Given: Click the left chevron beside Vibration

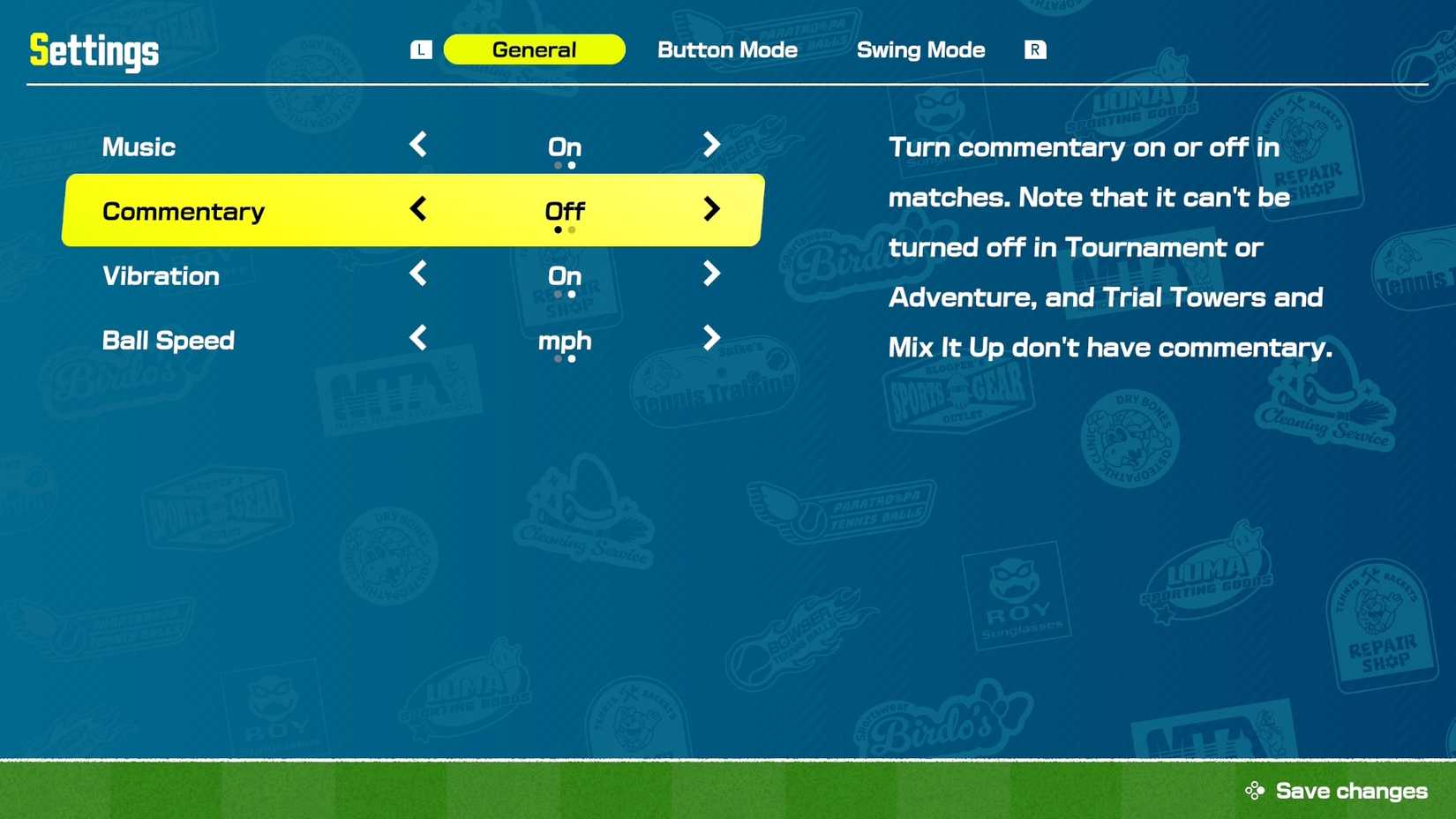Looking at the screenshot, I should tap(418, 274).
